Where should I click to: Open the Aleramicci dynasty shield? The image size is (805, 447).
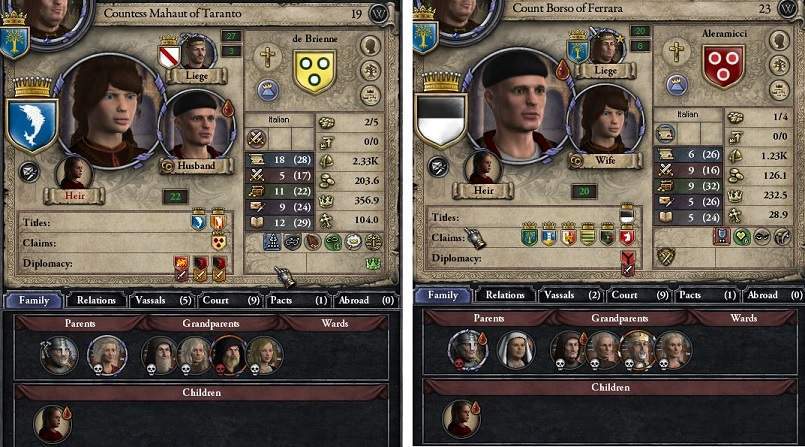click(719, 65)
